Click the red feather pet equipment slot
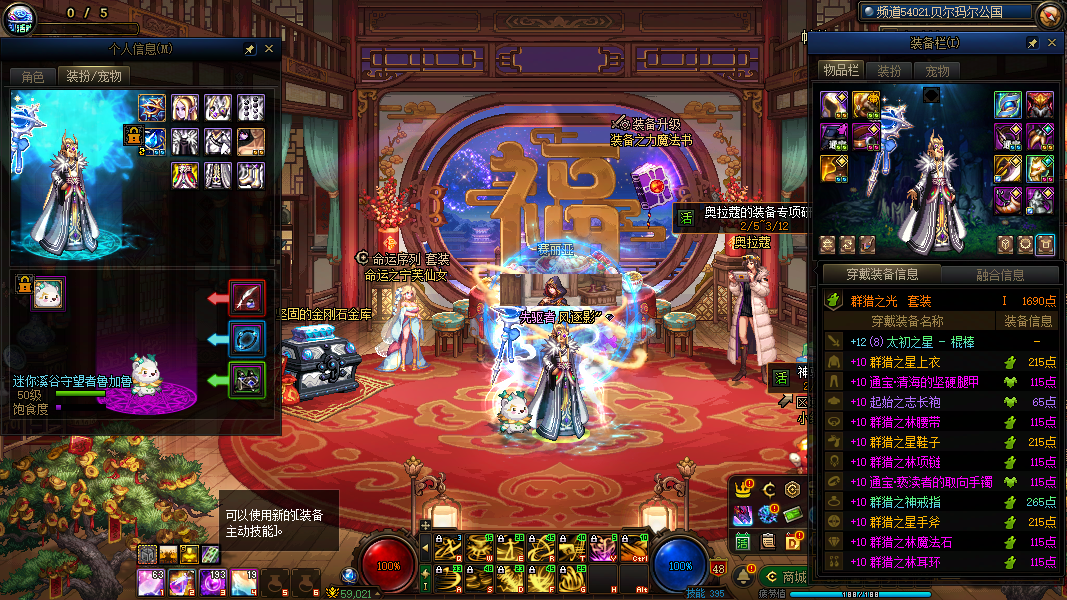The width and height of the screenshot is (1067, 600). (x=247, y=297)
